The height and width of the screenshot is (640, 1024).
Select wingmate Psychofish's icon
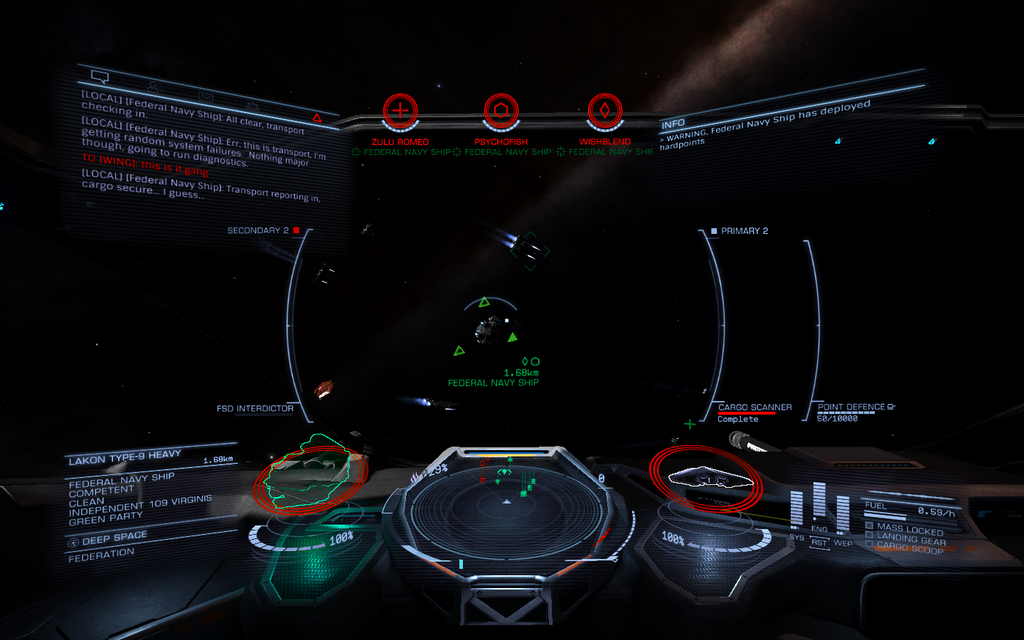coord(501,110)
